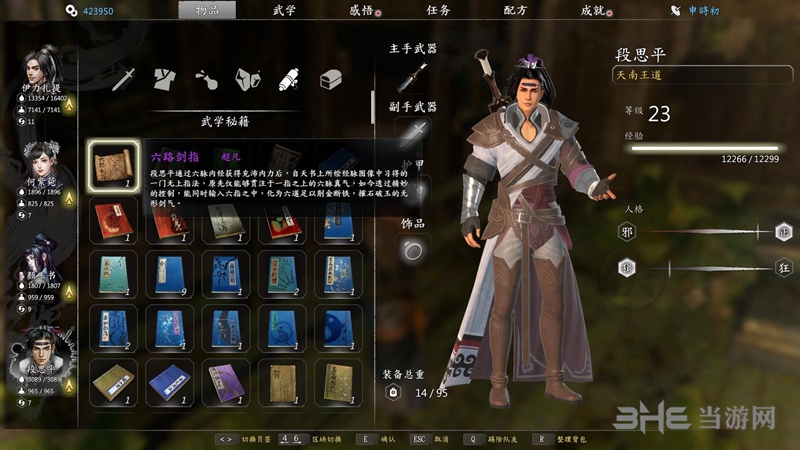The image size is (800, 450).
Task: Show the 成就 tab
Action: (x=592, y=10)
